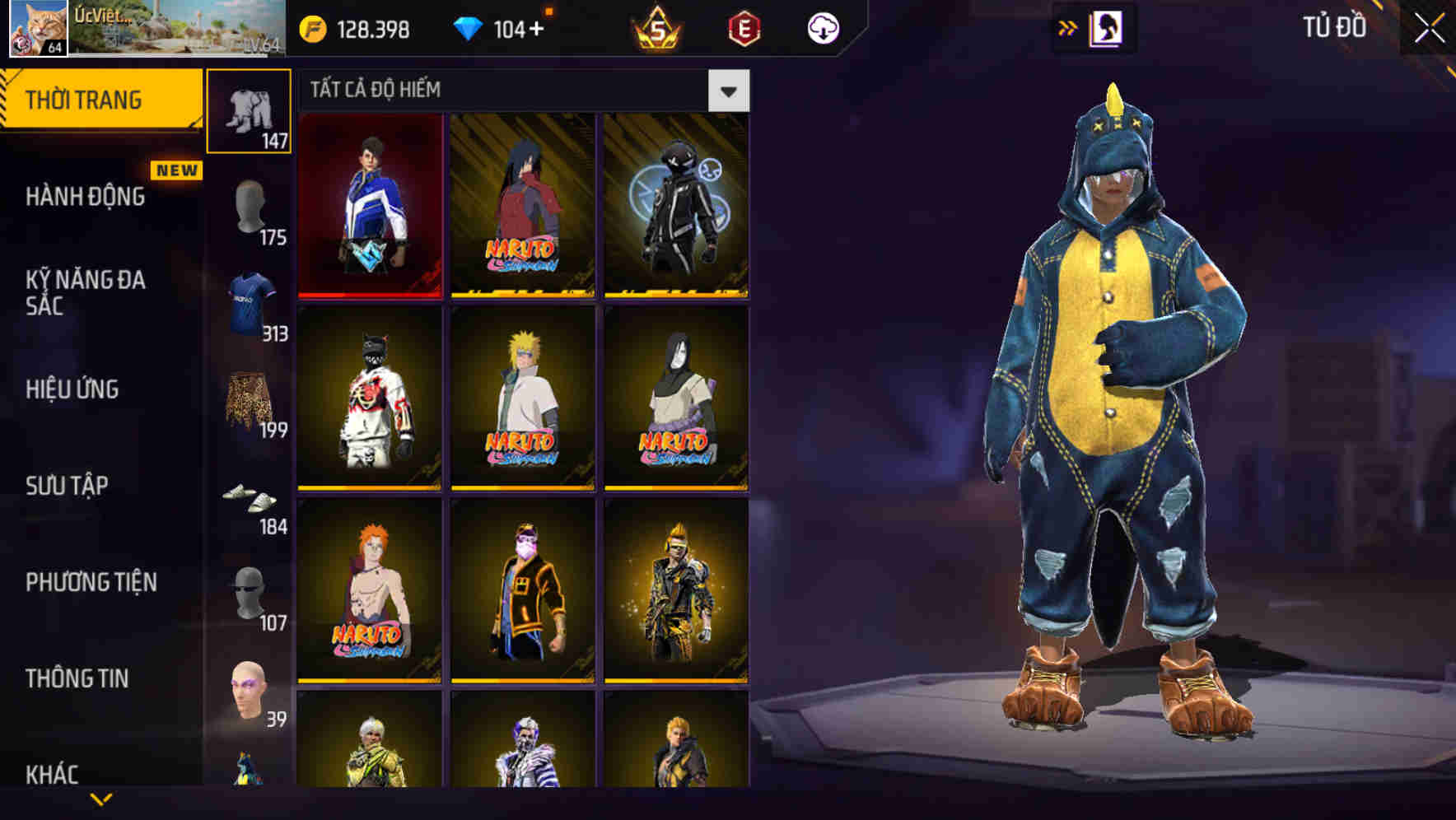
Task: Select the head category showing 39 items
Action: 250,697
